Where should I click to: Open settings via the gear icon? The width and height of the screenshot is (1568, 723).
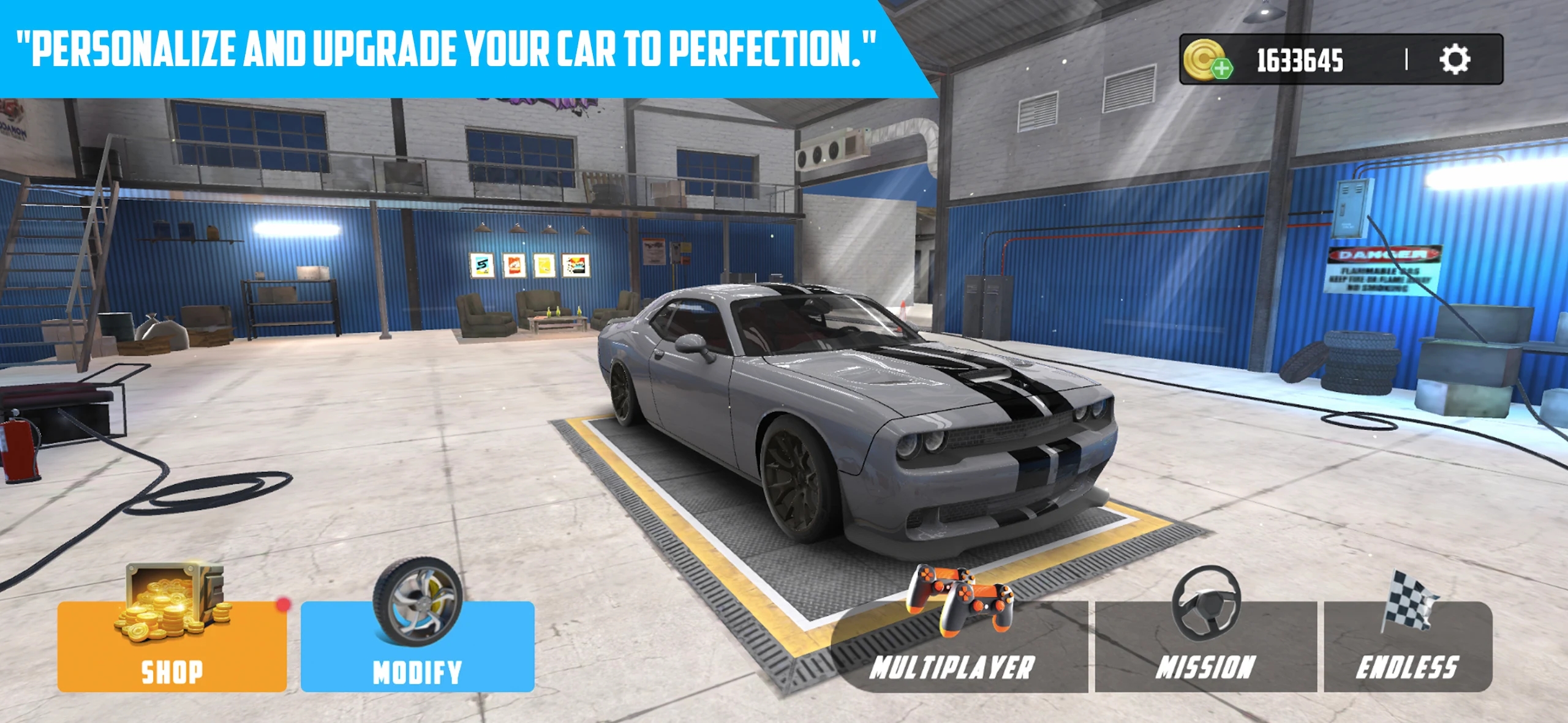pyautogui.click(x=1454, y=59)
